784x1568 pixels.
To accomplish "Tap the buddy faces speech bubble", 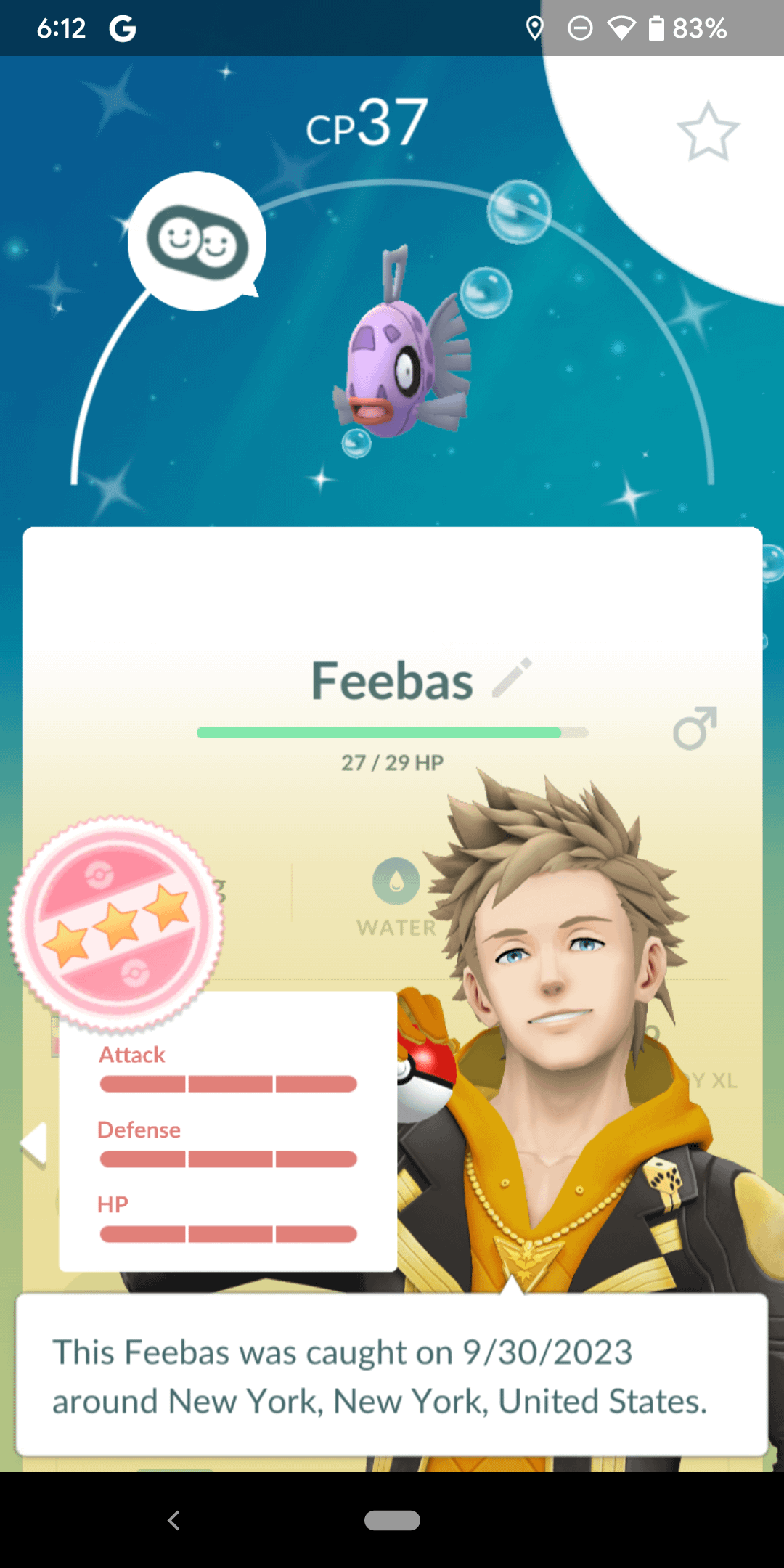I will coord(197,242).
